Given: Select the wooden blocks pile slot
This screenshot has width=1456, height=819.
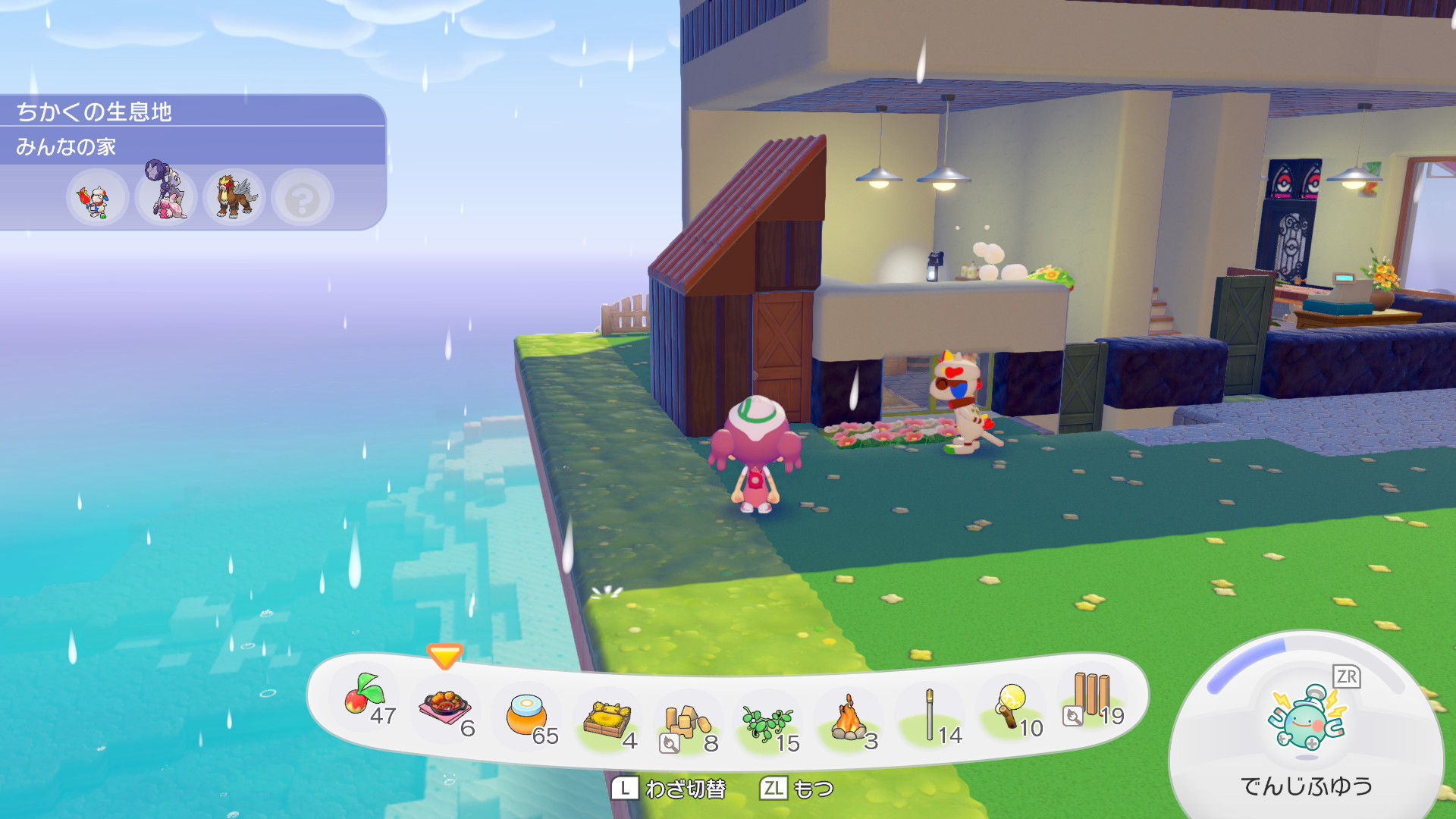Looking at the screenshot, I should click(x=688, y=723).
